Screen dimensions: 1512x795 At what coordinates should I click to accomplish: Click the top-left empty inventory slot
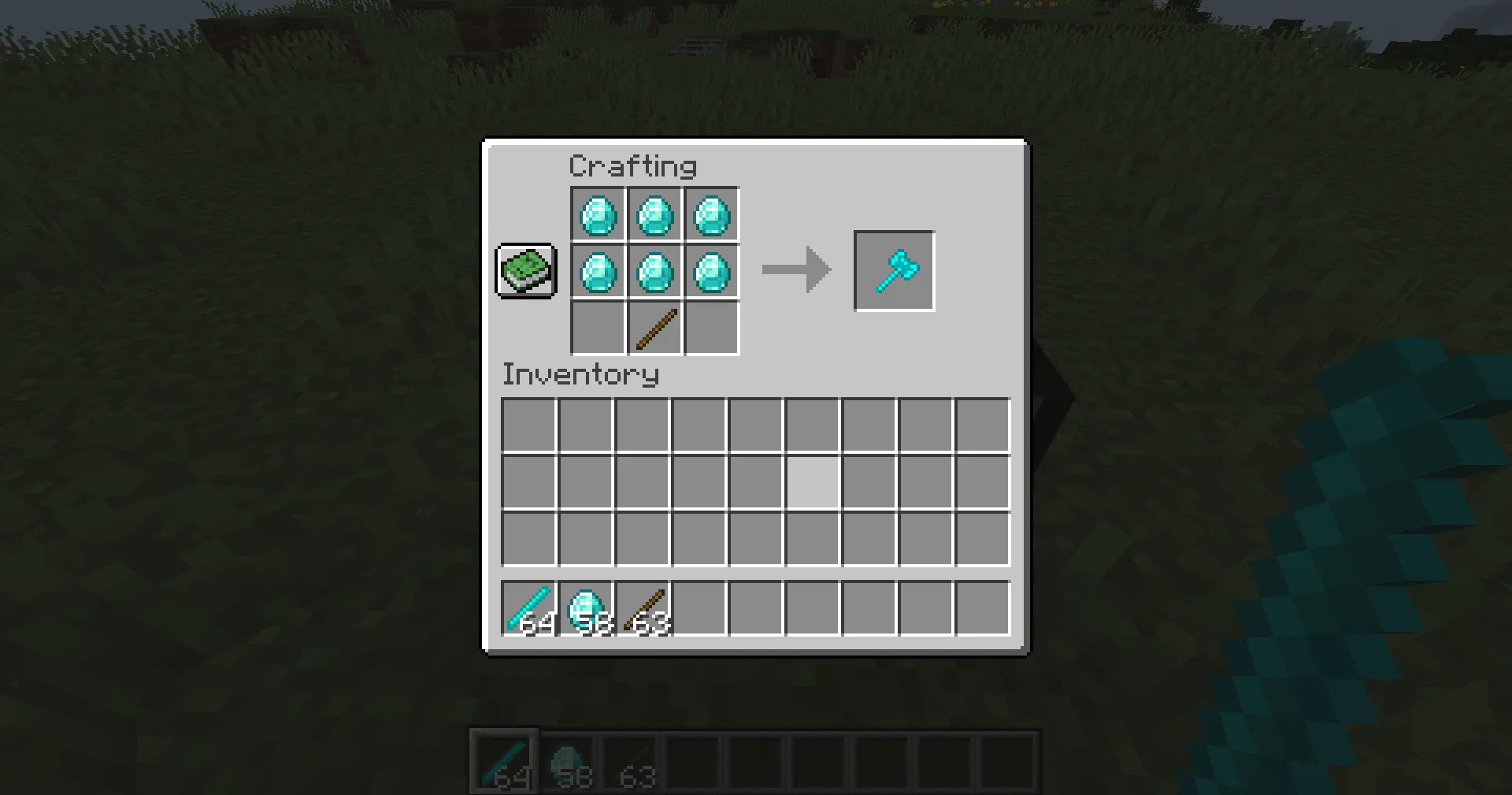tap(528, 424)
